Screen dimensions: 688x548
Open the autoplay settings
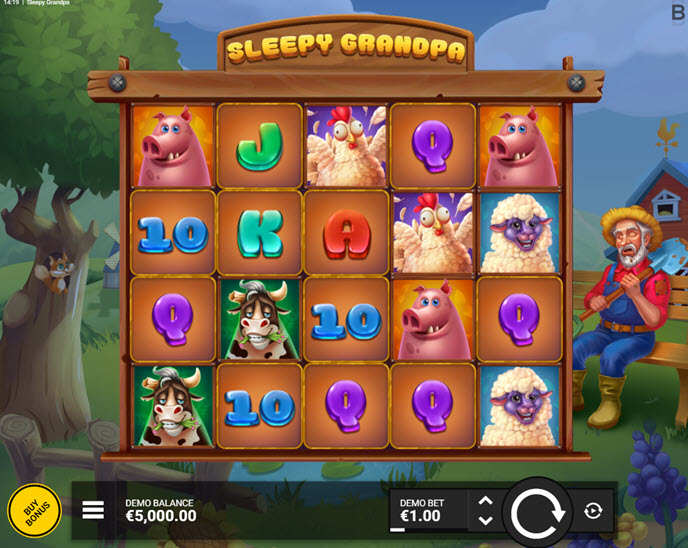pyautogui.click(x=593, y=511)
